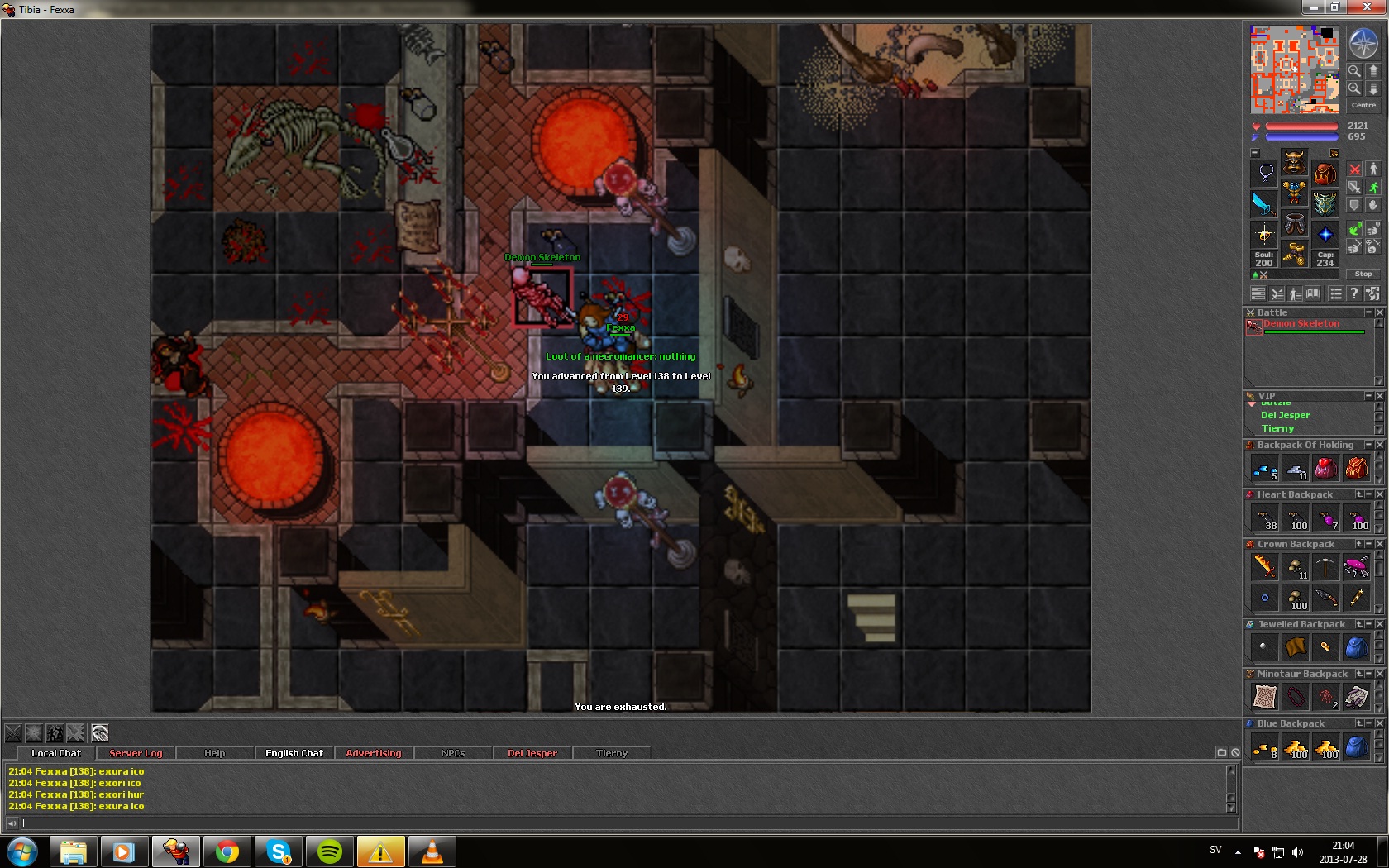This screenshot has width=1389, height=868.
Task: Select the fire sword in Crown Backpack
Action: pos(1264,566)
